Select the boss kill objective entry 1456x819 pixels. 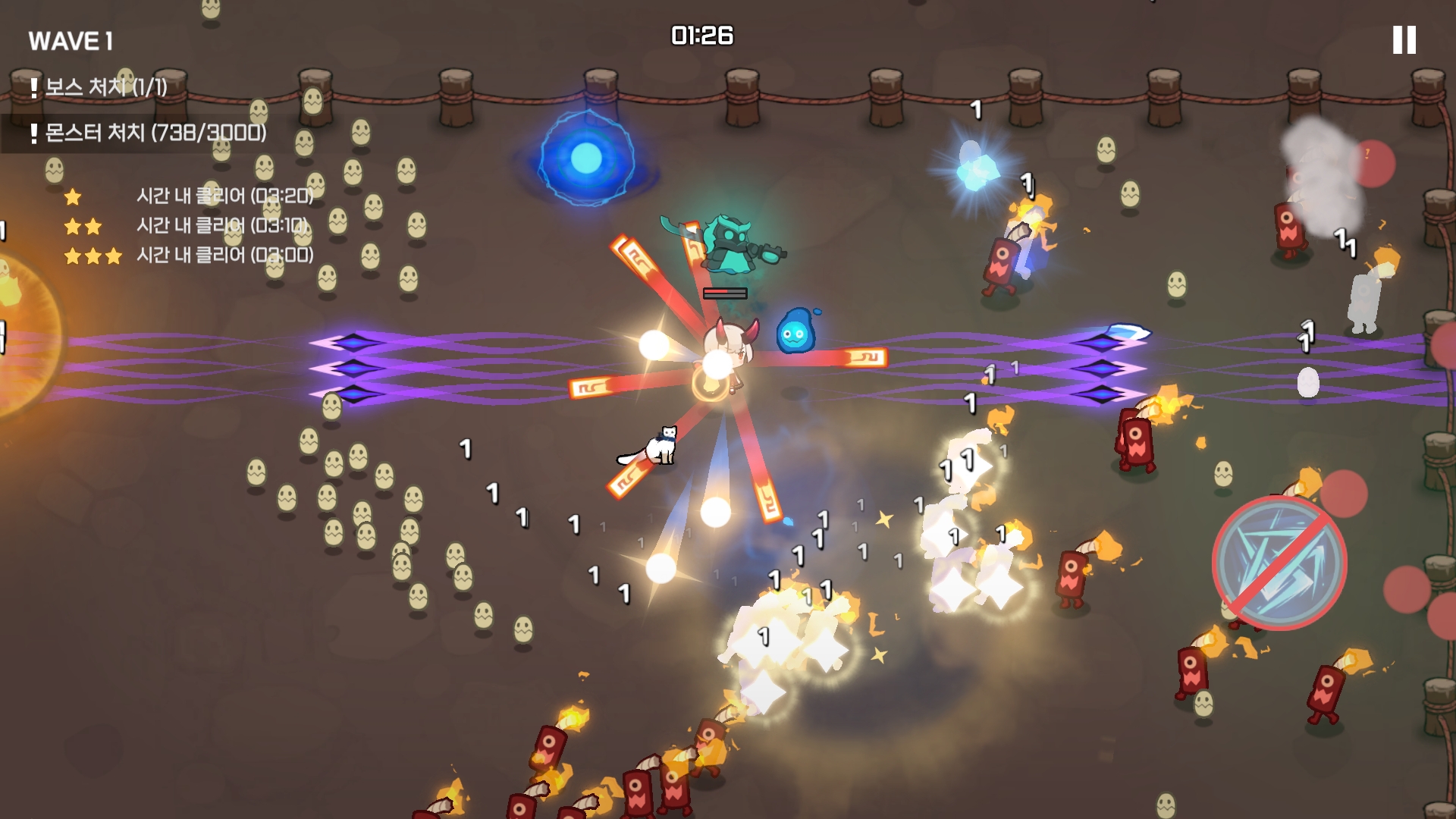99,87
